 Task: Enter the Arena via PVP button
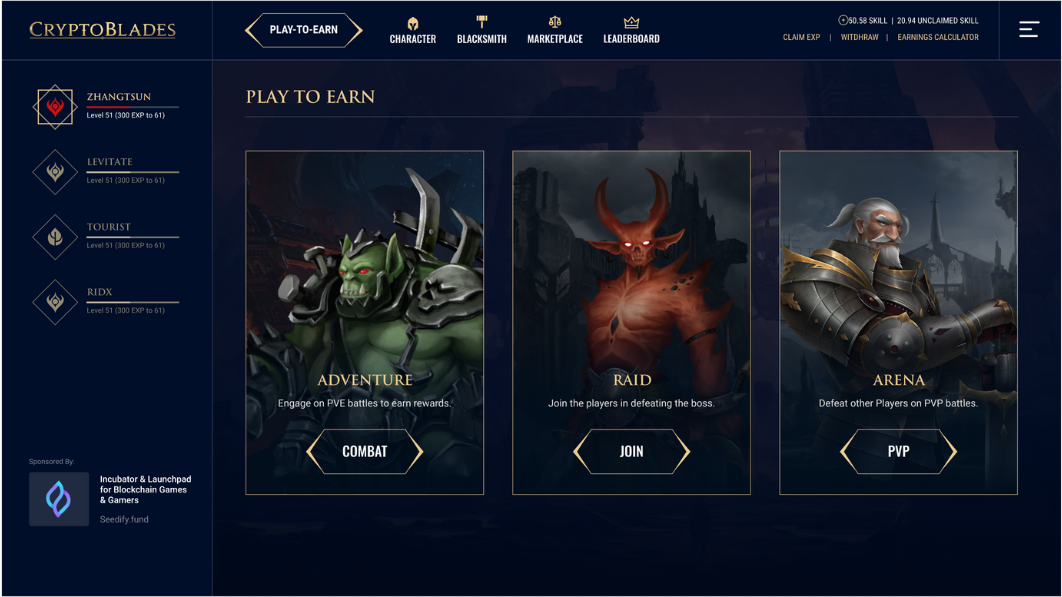pyautogui.click(x=898, y=452)
